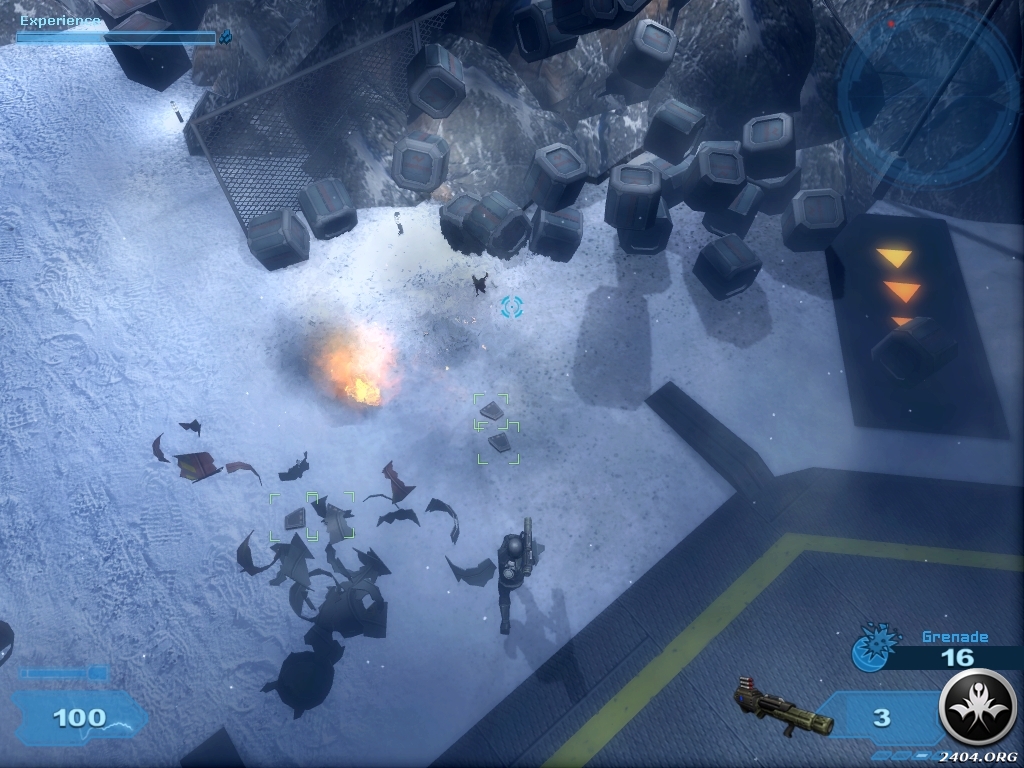Select the Grenade icon
The width and height of the screenshot is (1024, 768).
pos(870,648)
